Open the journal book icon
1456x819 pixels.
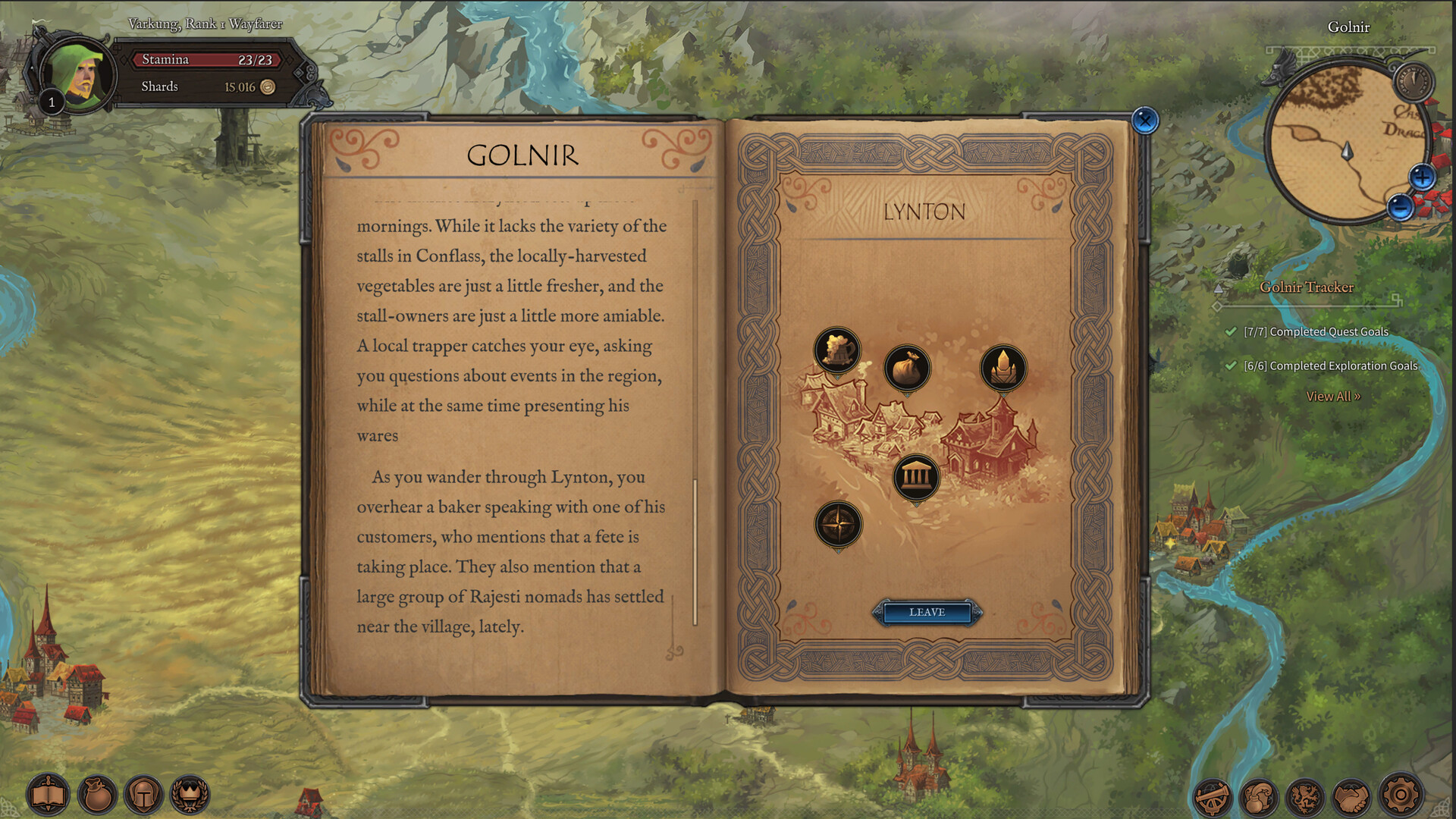(x=47, y=795)
